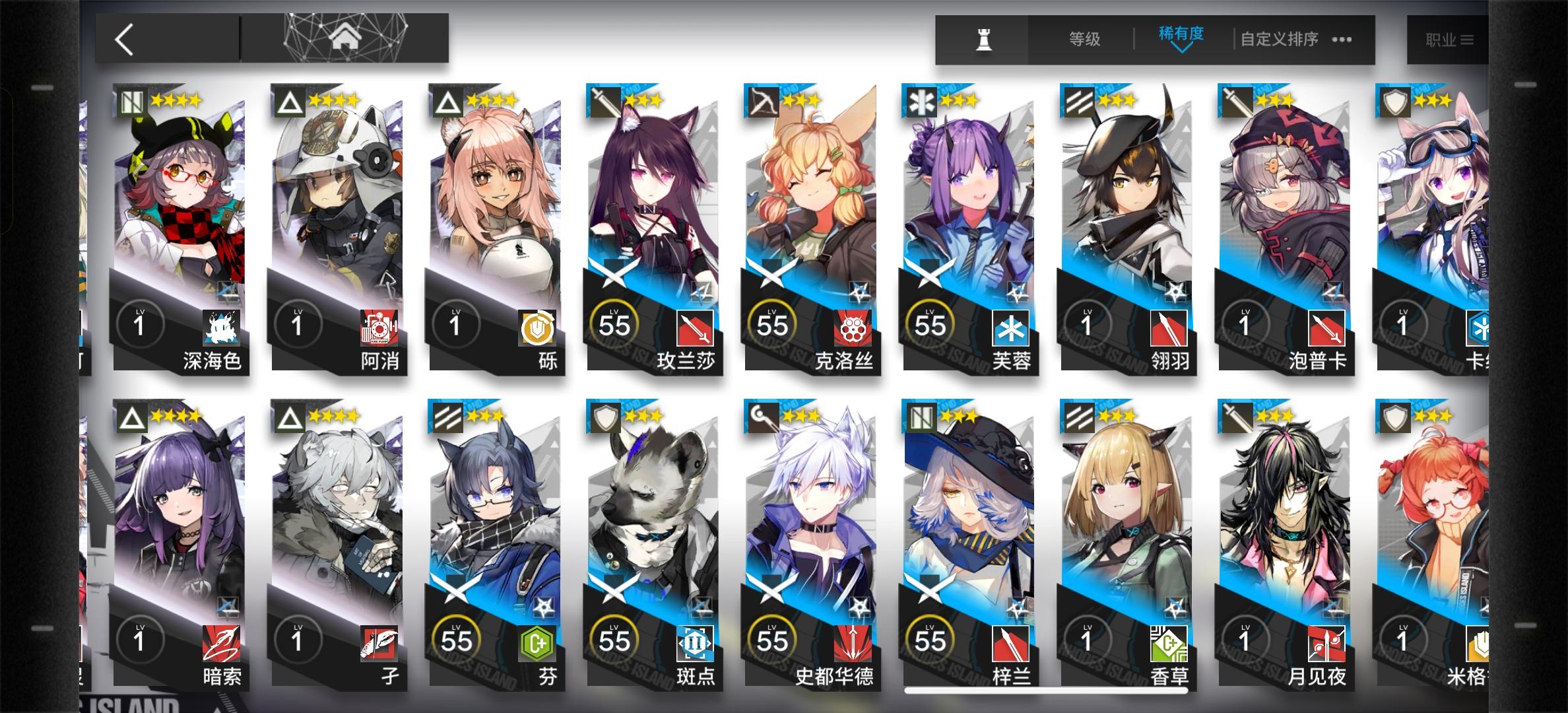Click the red skill icon on 克洛丝's card

[855, 327]
